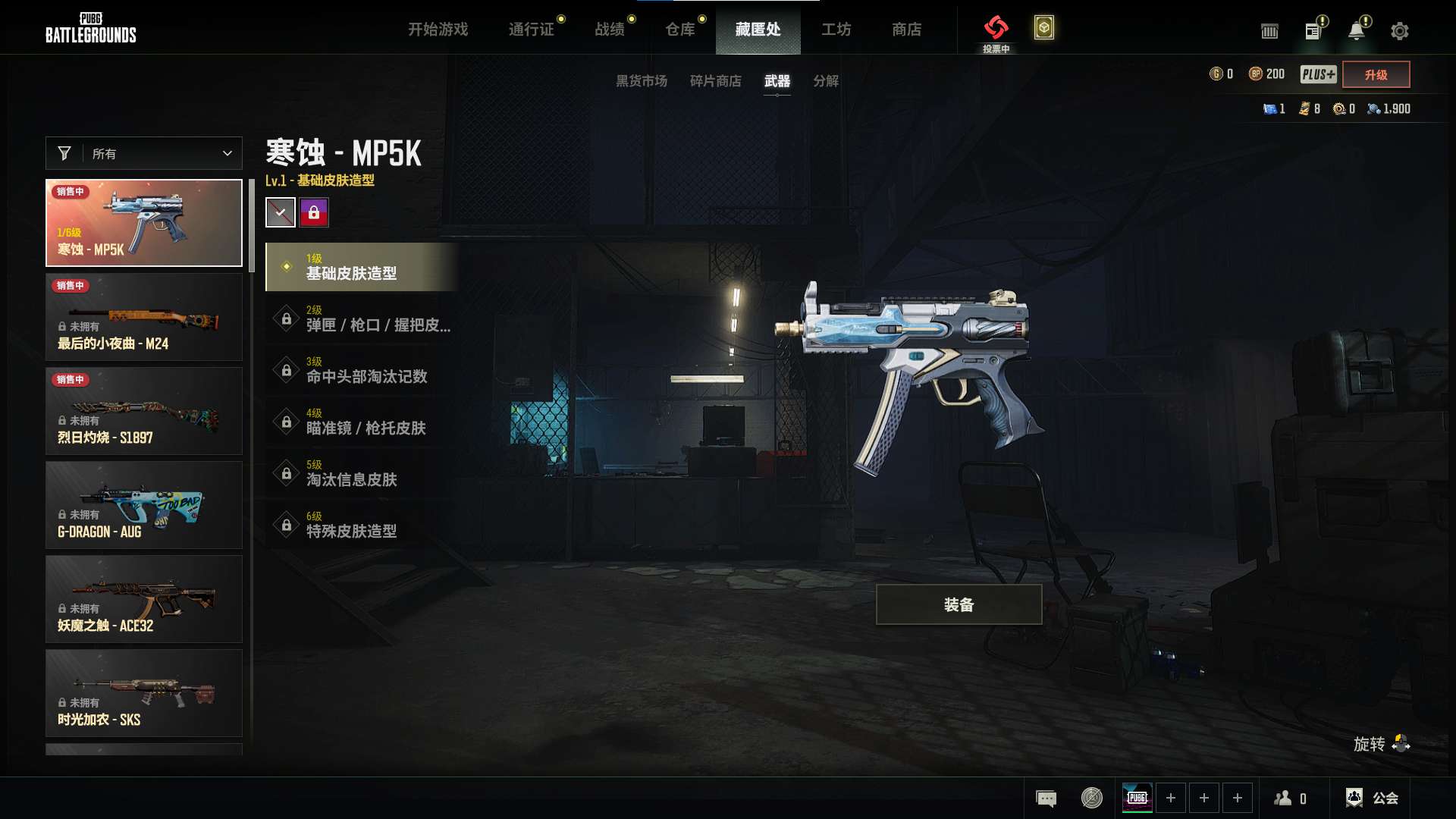The width and height of the screenshot is (1456, 819).
Task: Select 最后的小夜曲 M24 skin thumbnail
Action: pyautogui.click(x=144, y=317)
